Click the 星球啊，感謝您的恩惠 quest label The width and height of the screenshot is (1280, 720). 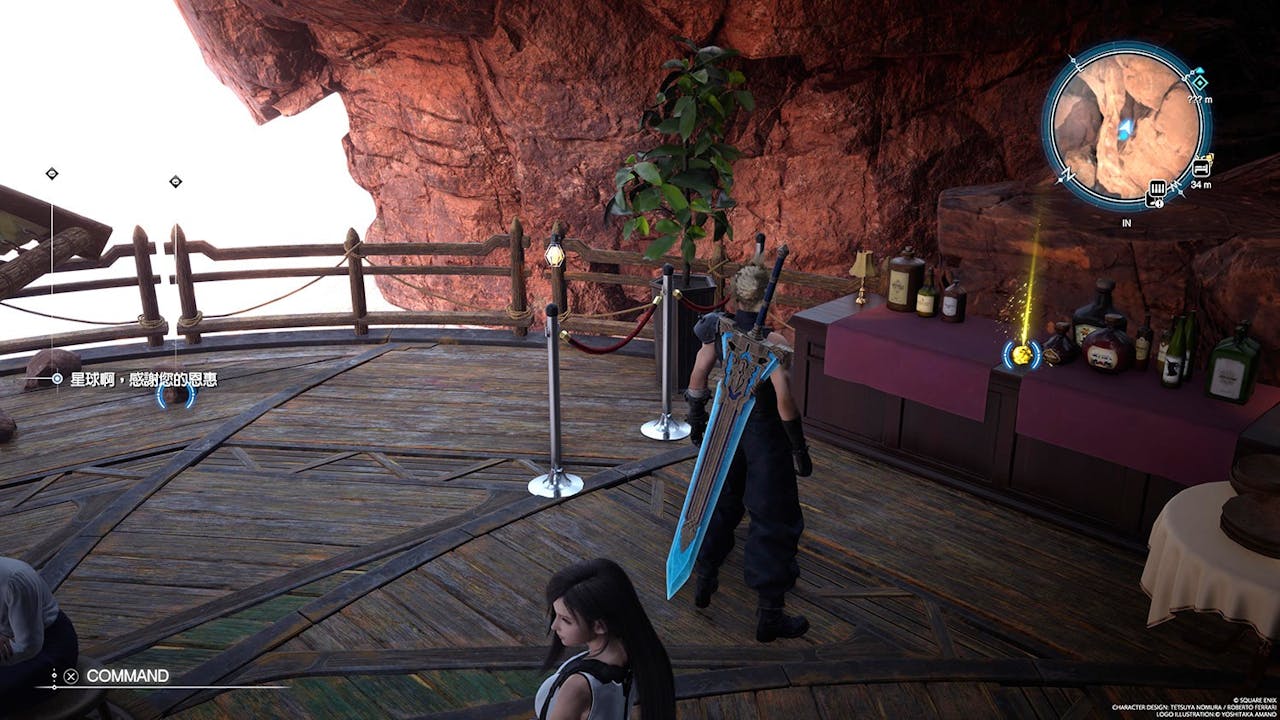tap(144, 380)
